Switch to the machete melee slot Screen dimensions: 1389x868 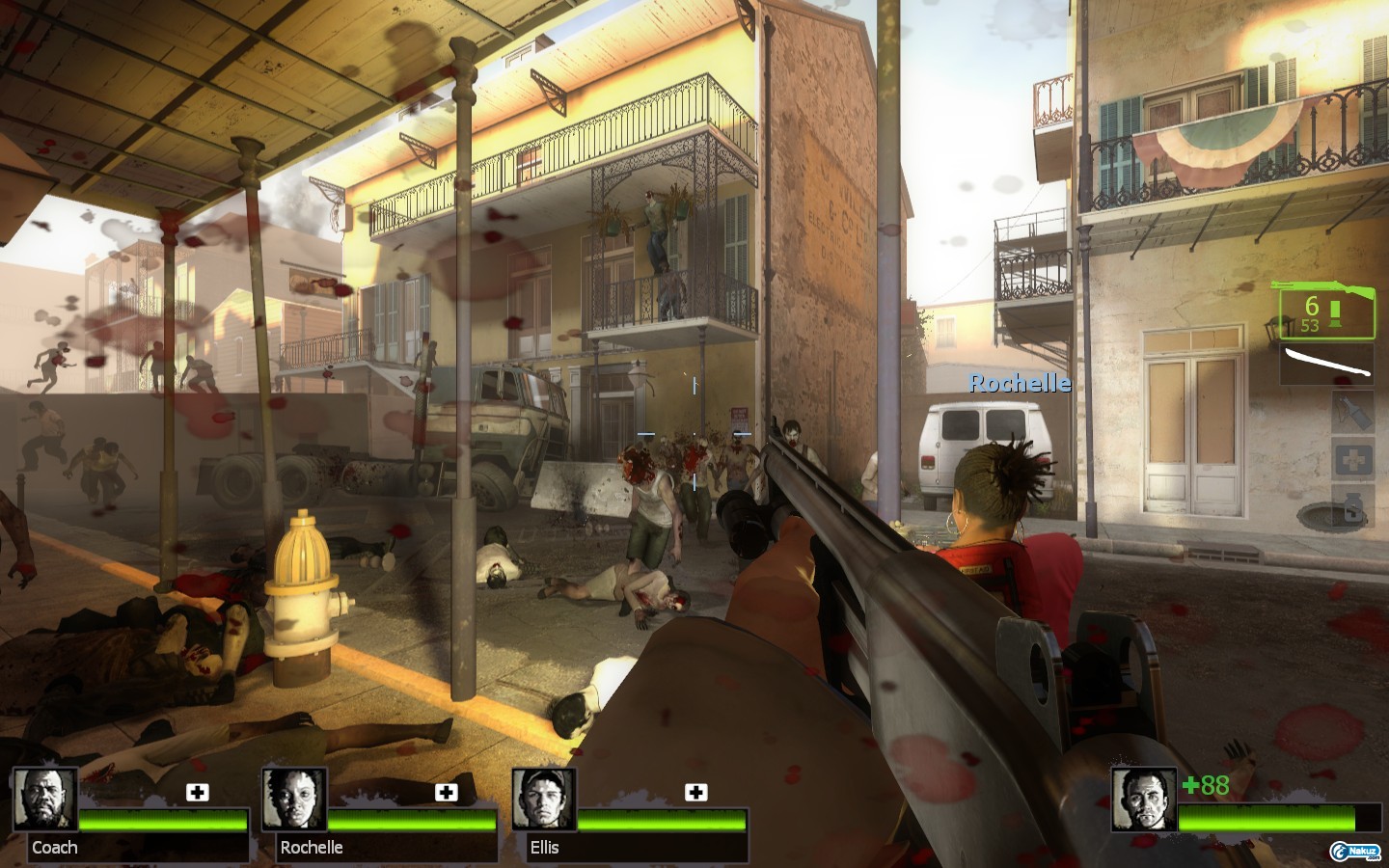tap(1326, 365)
